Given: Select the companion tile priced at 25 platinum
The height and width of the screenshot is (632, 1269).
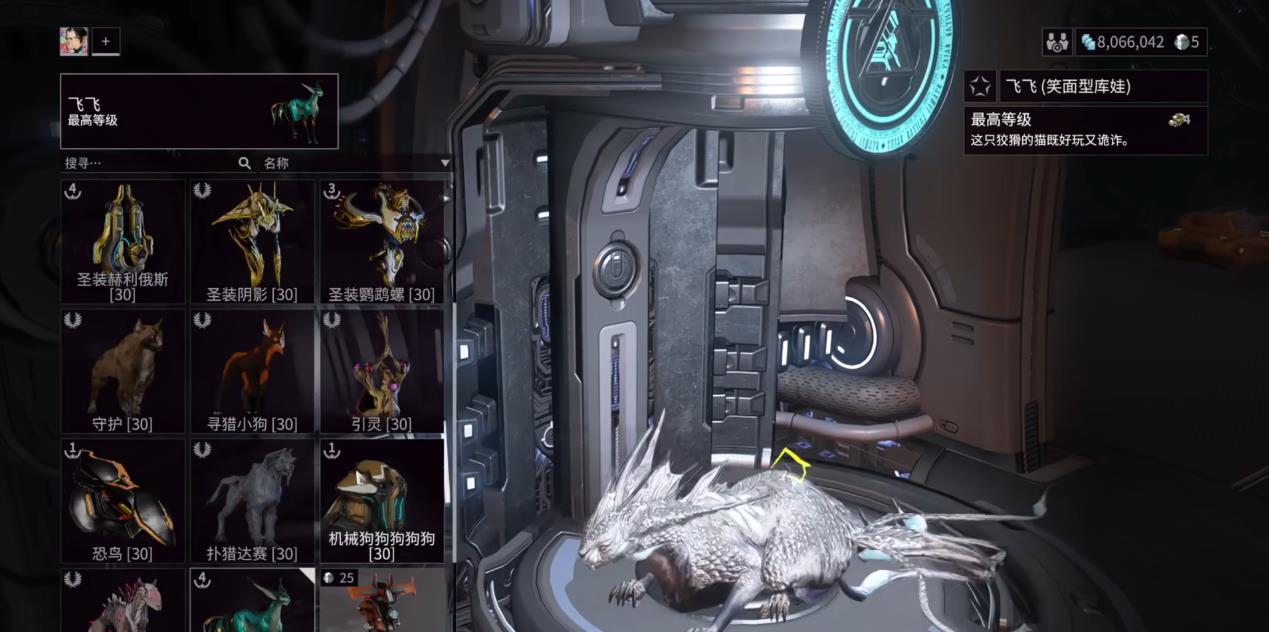Looking at the screenshot, I should click(381, 600).
